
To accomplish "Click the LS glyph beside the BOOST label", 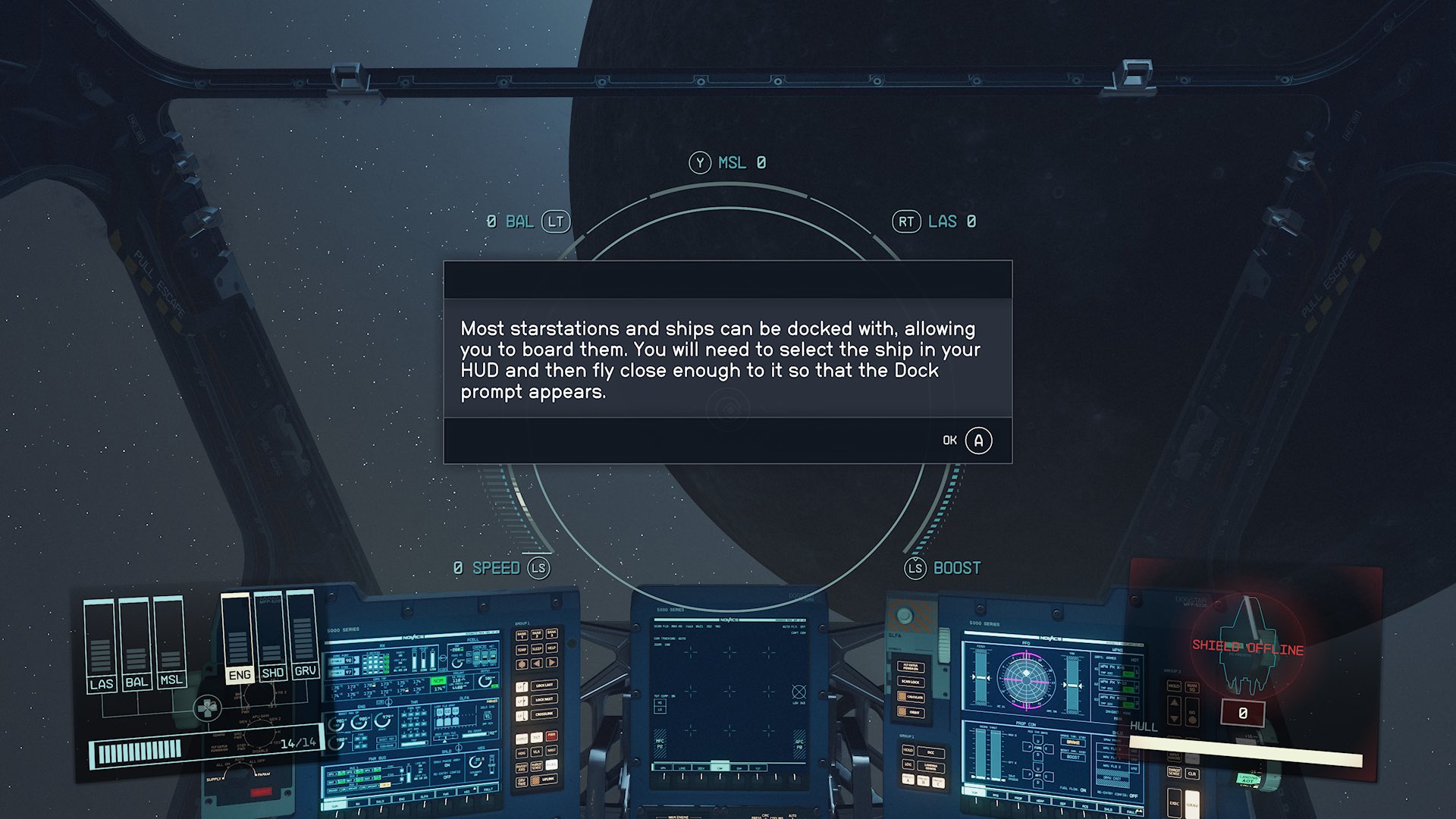I will click(915, 567).
